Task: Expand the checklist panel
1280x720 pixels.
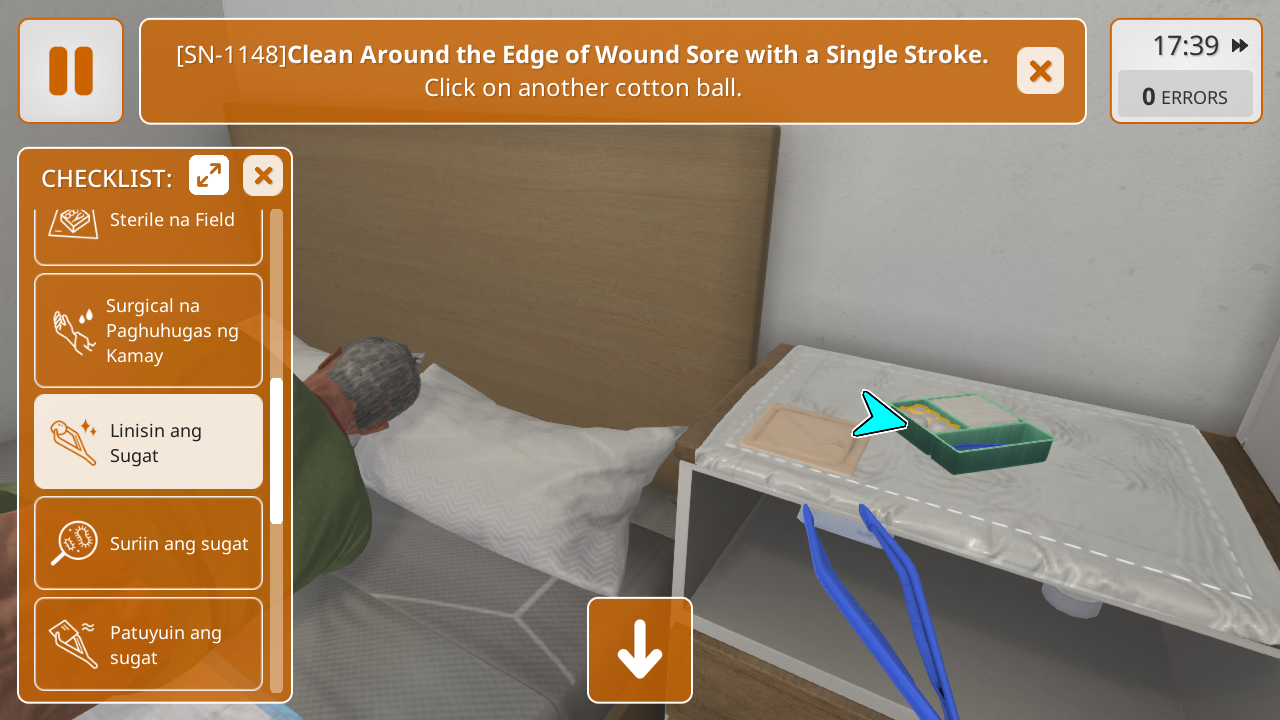Action: (209, 176)
